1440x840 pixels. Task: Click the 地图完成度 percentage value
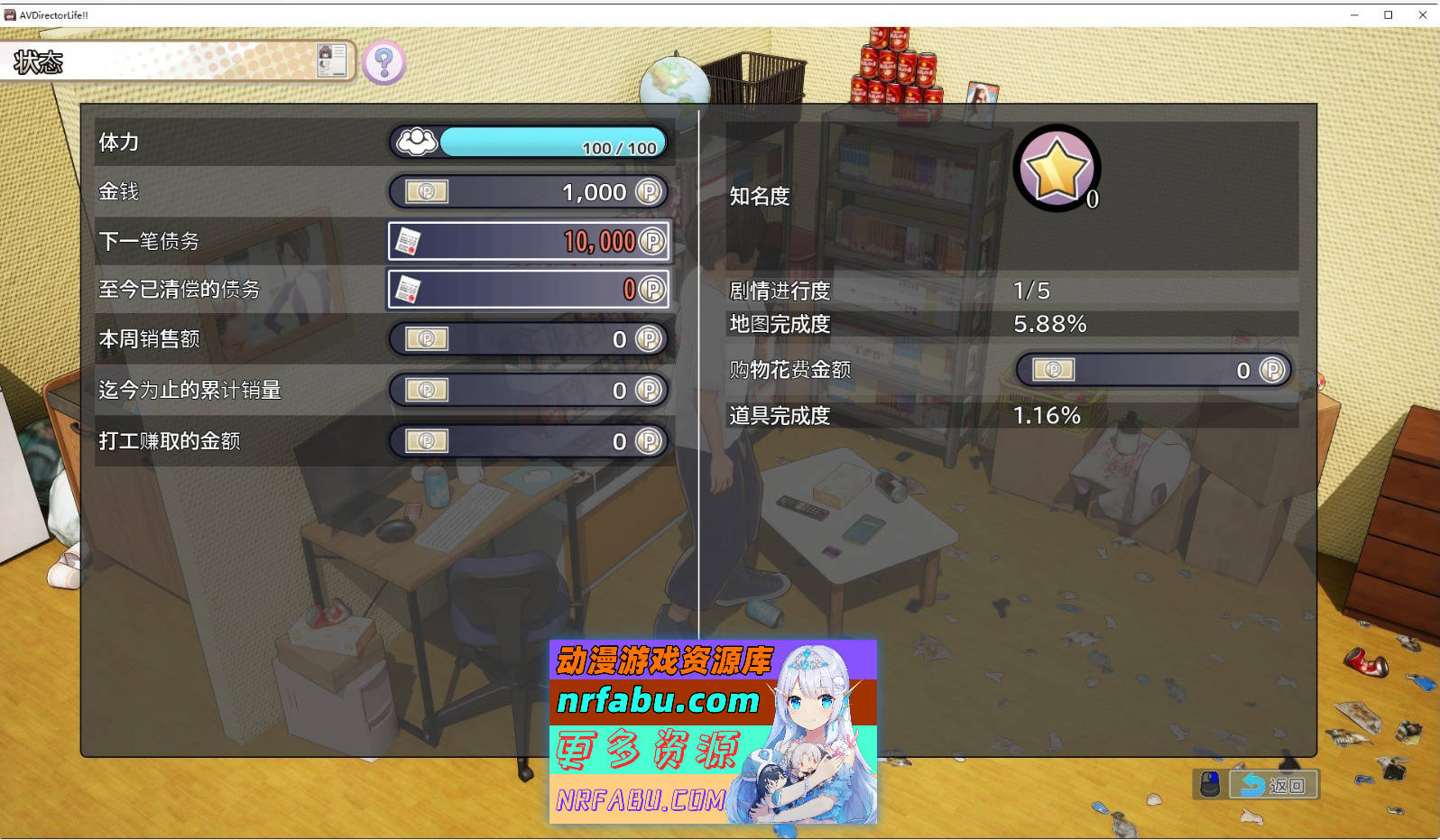pos(1050,325)
